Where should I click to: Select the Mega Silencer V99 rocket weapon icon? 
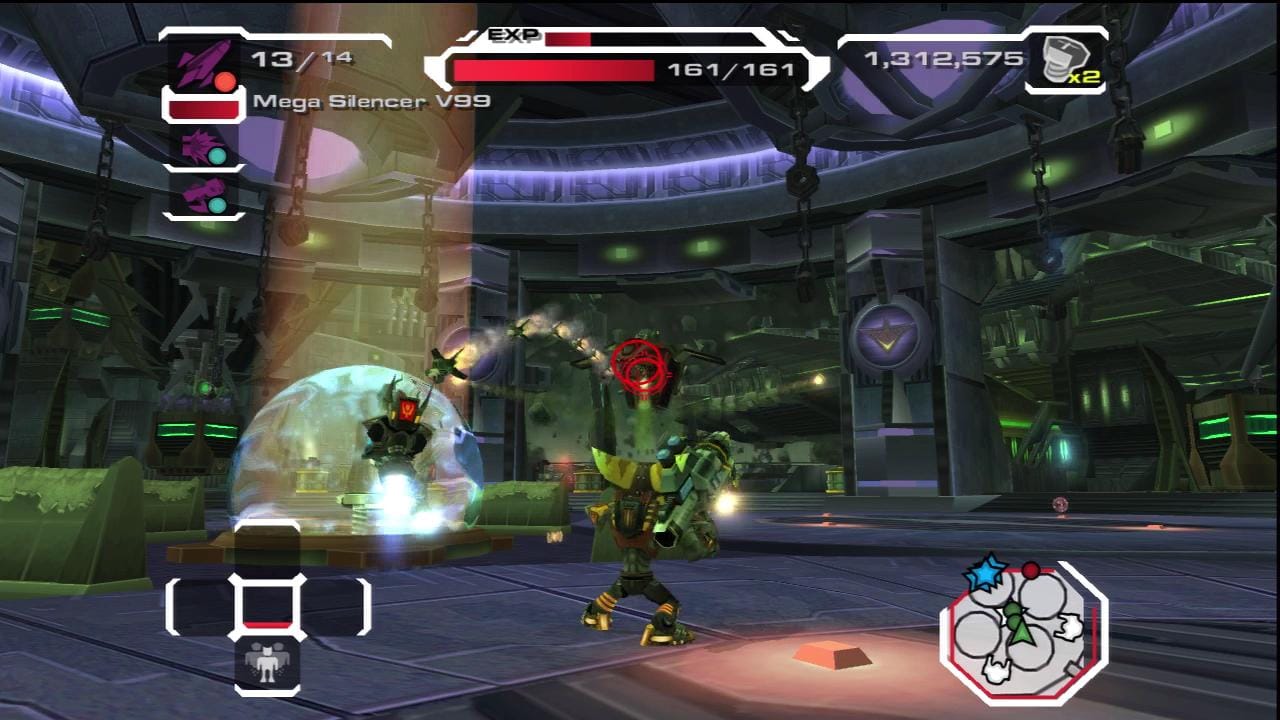(x=202, y=62)
